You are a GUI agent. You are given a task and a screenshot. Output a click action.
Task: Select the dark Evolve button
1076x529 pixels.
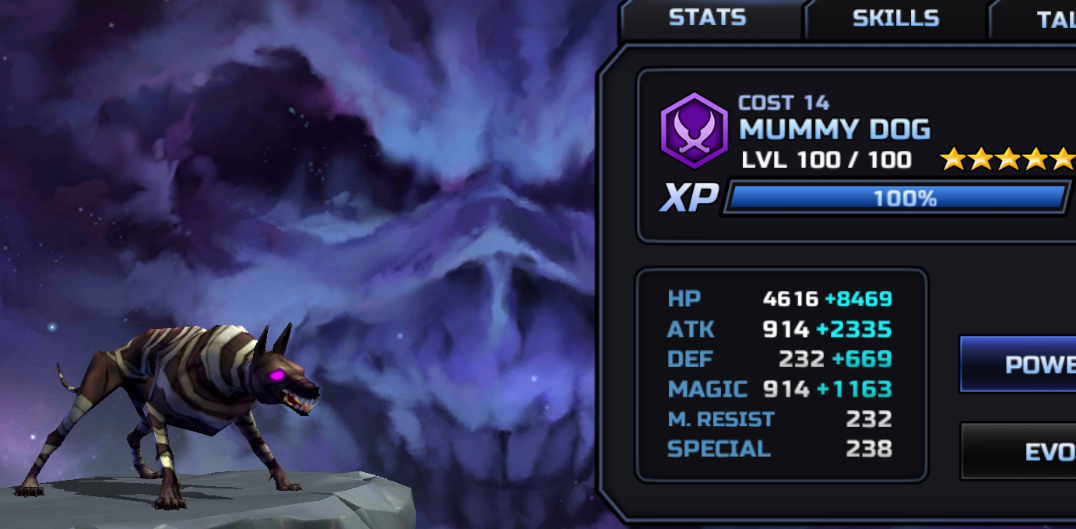click(x=1022, y=451)
